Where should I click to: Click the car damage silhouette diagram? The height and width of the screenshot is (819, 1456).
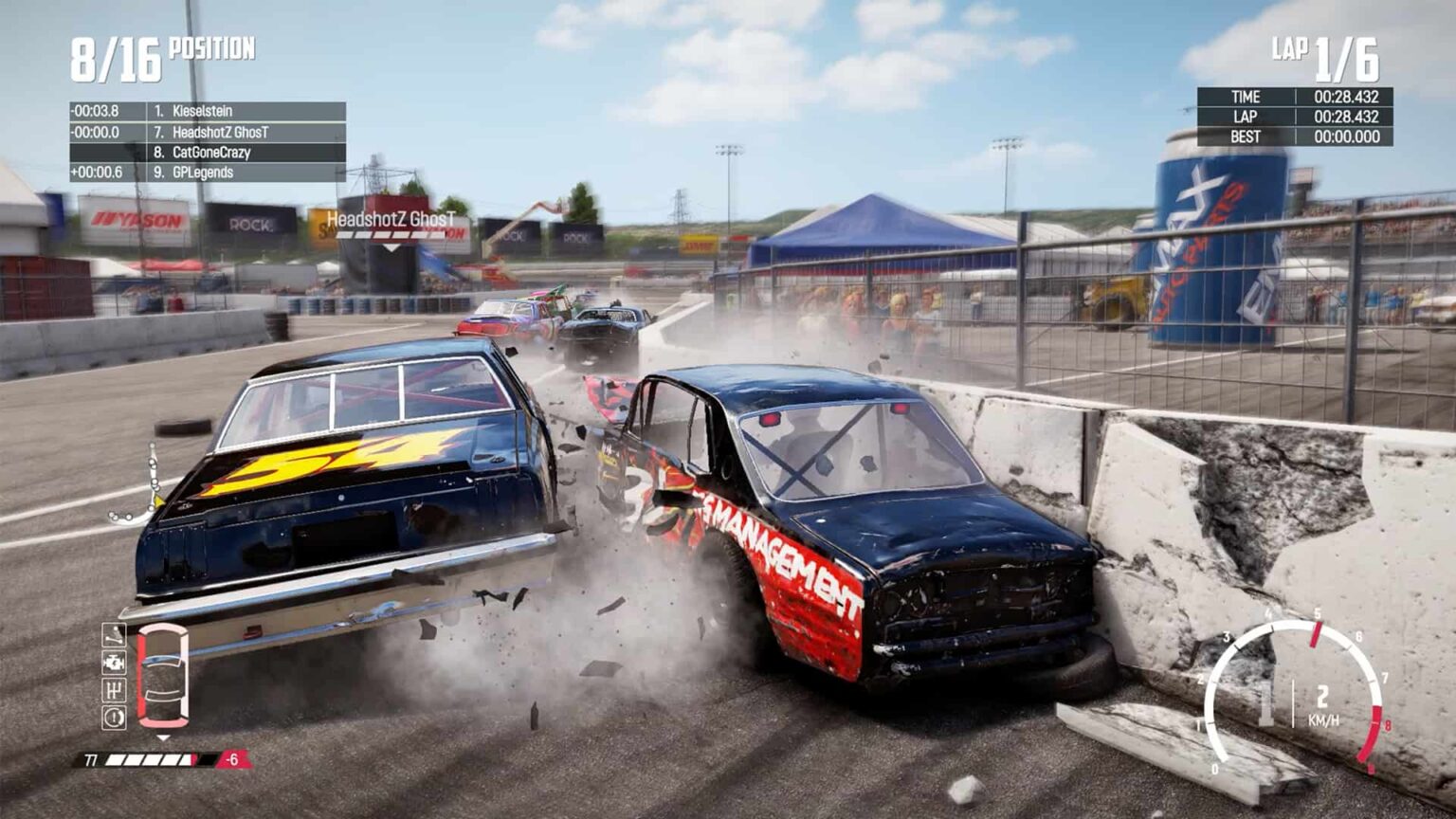click(x=163, y=675)
